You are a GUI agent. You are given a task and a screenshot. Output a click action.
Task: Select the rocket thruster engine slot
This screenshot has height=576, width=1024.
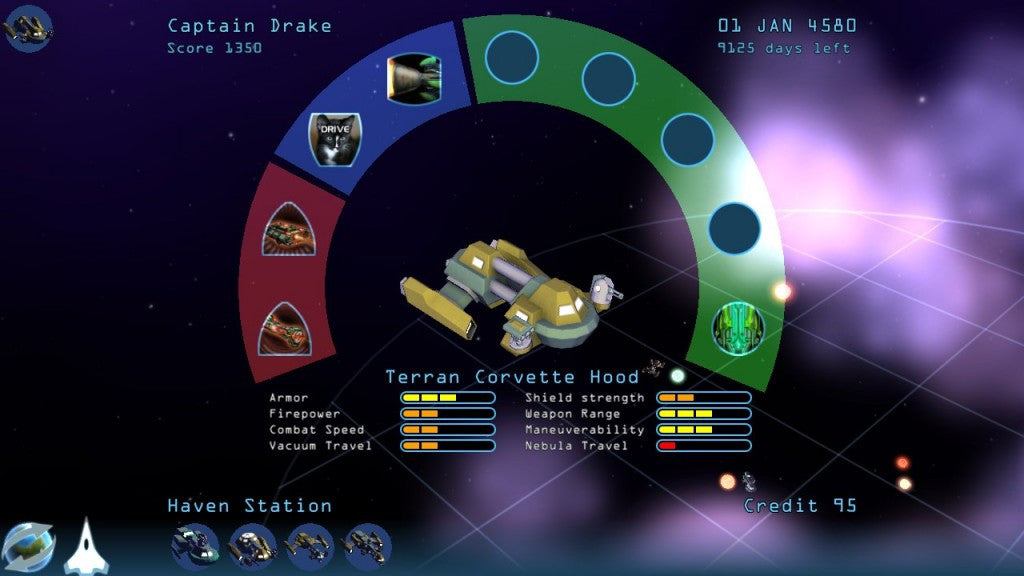pos(414,79)
